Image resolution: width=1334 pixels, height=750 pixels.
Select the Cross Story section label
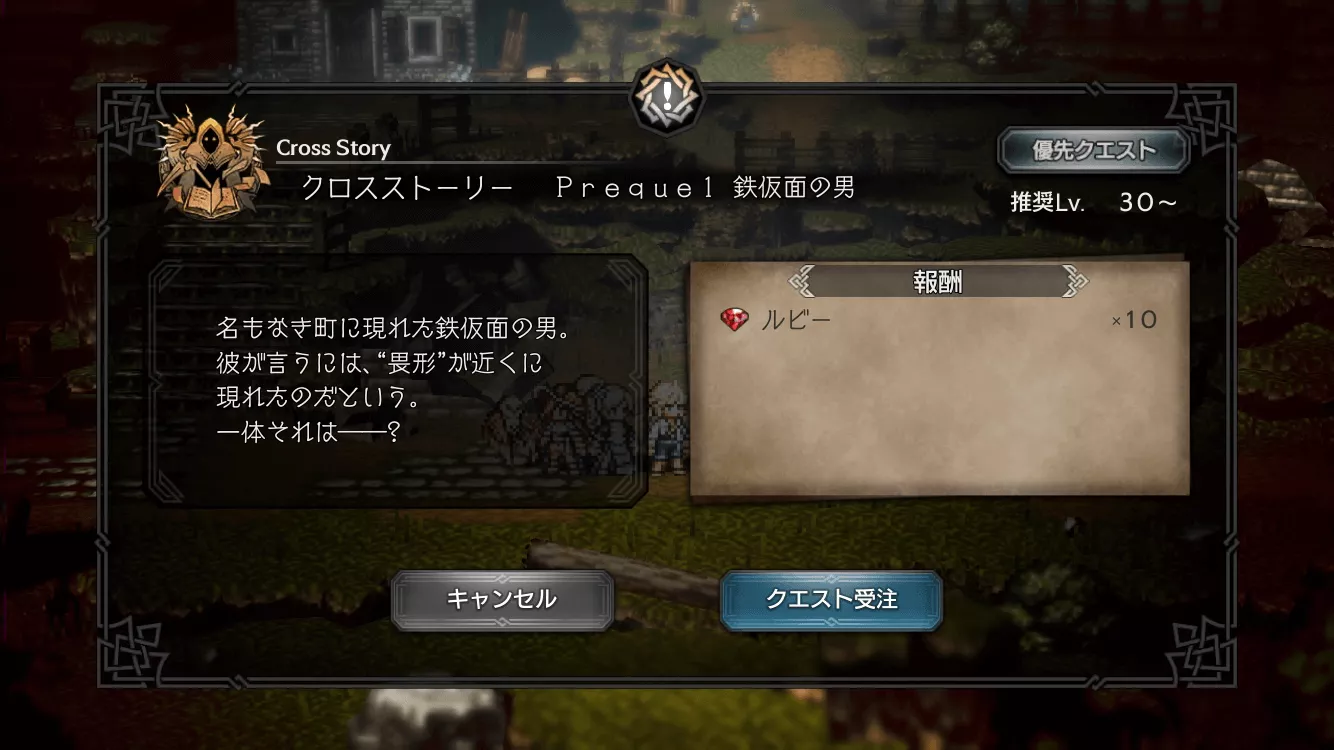(334, 147)
